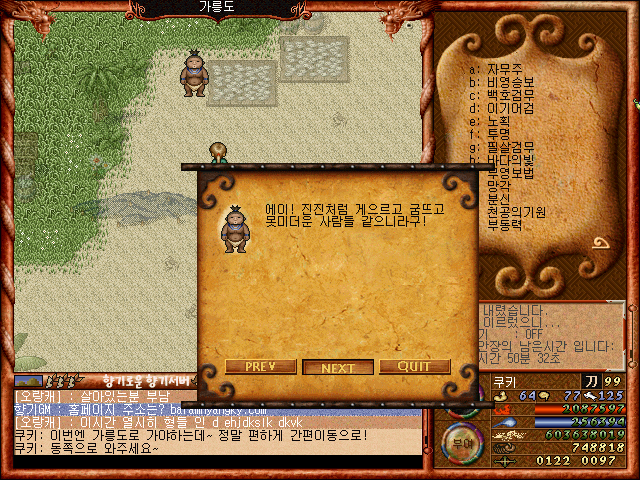Viewport: 640px width, 480px height.
Task: Select the 자무주 spell in the list
Action: [505, 69]
